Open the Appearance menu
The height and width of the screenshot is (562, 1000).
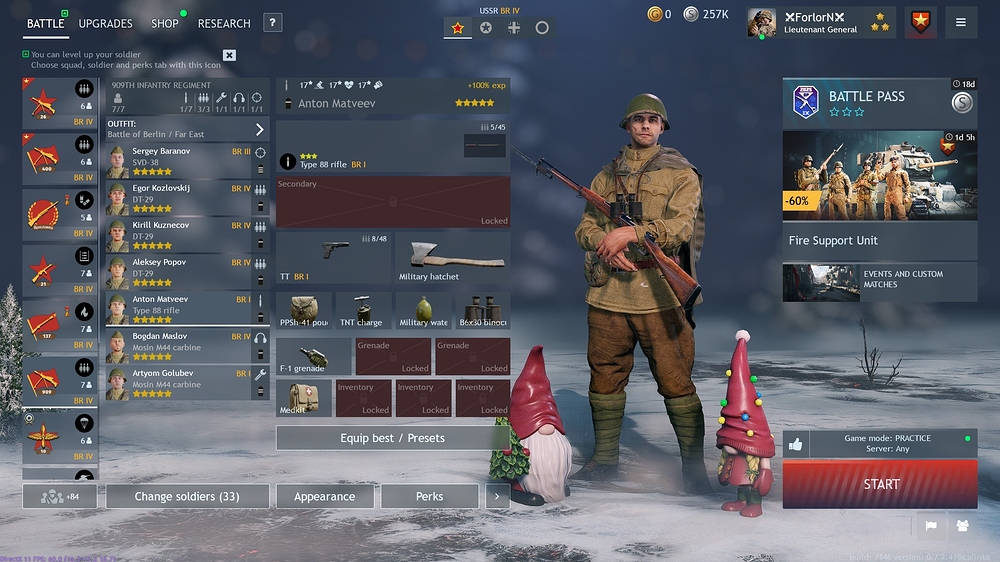tap(324, 496)
